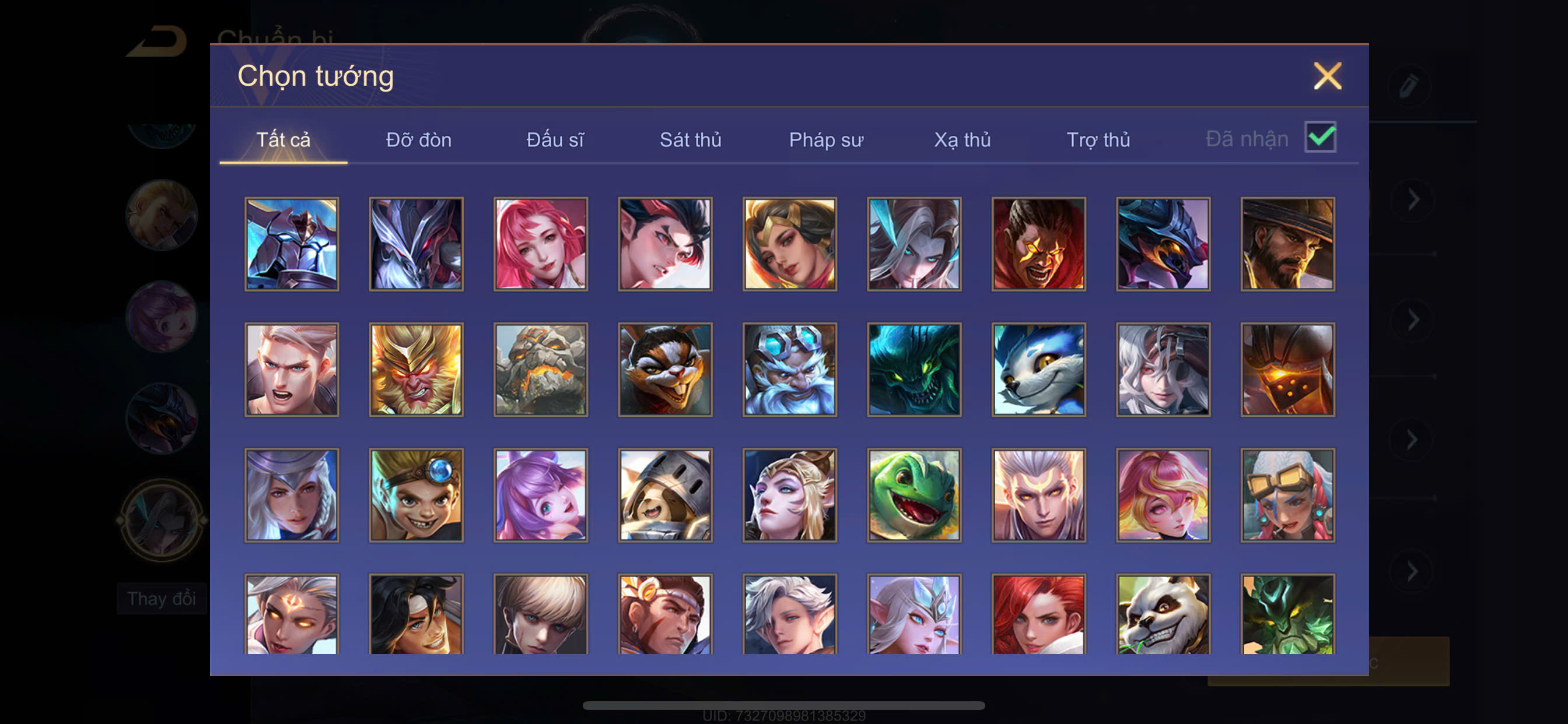Choose the panda hero portrait
Screen dimensions: 1568x724
click(1163, 614)
